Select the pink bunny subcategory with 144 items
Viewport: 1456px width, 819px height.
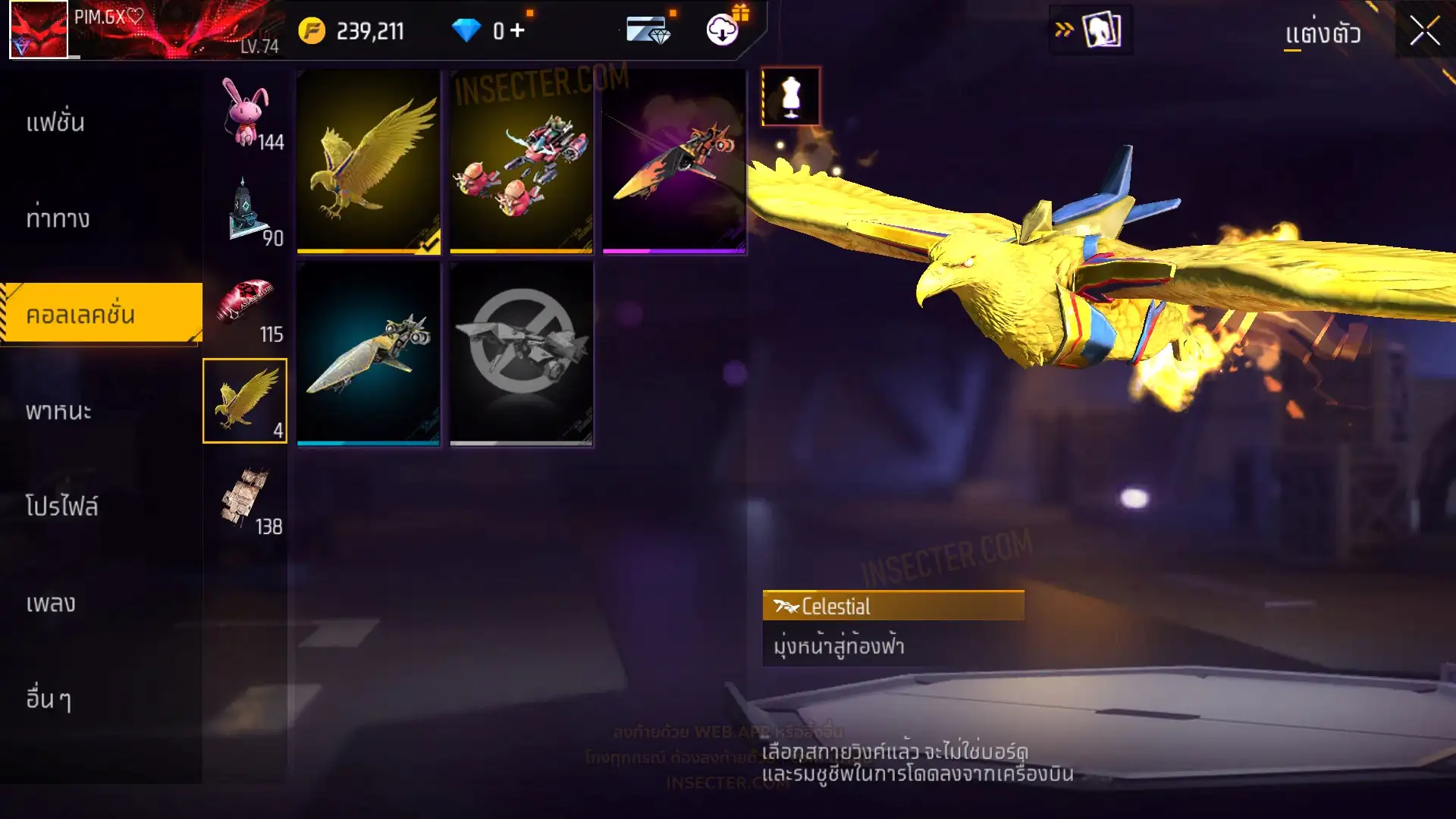246,114
